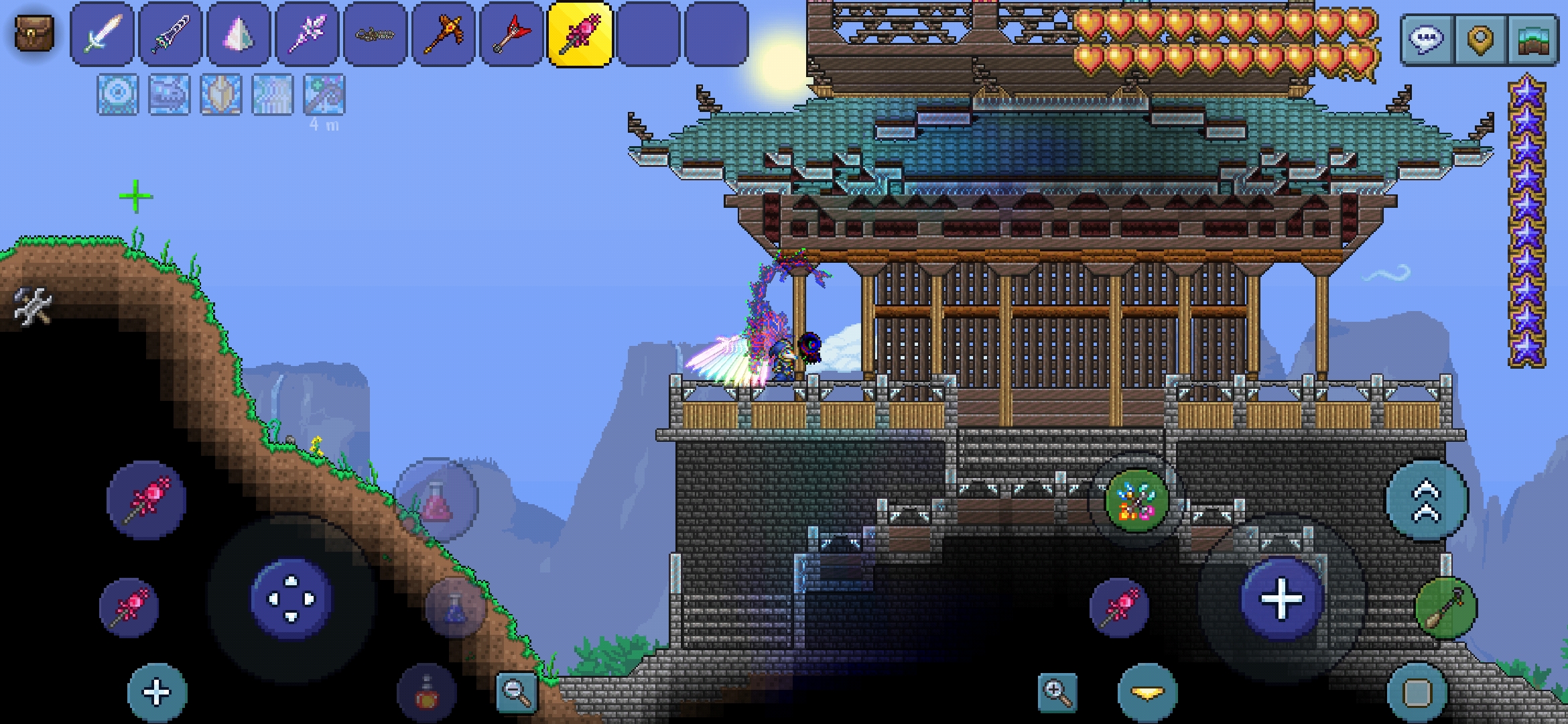
Task: Zoom in with the plus magnifier
Action: pyautogui.click(x=1057, y=692)
